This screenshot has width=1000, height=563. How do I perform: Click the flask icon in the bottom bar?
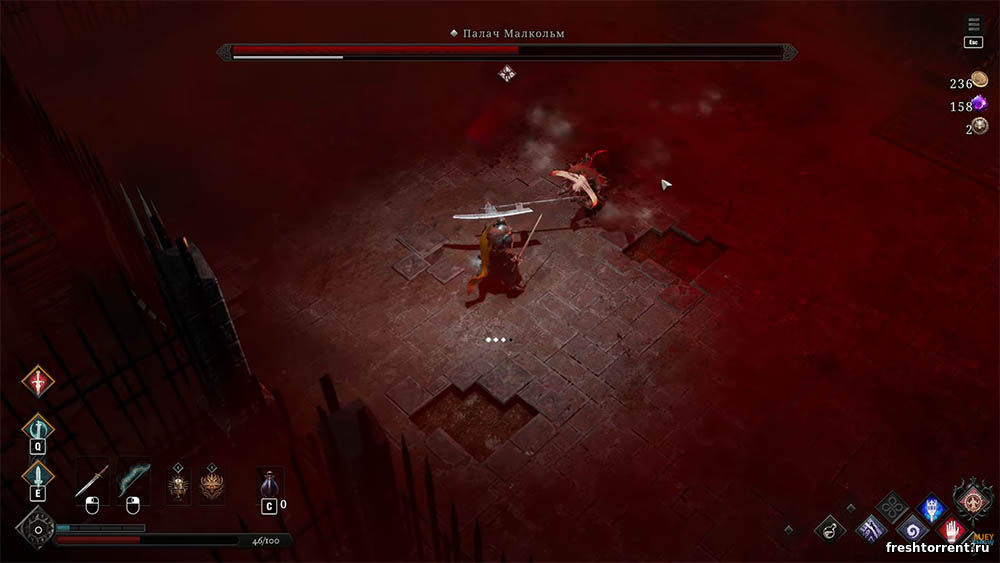tap(829, 528)
